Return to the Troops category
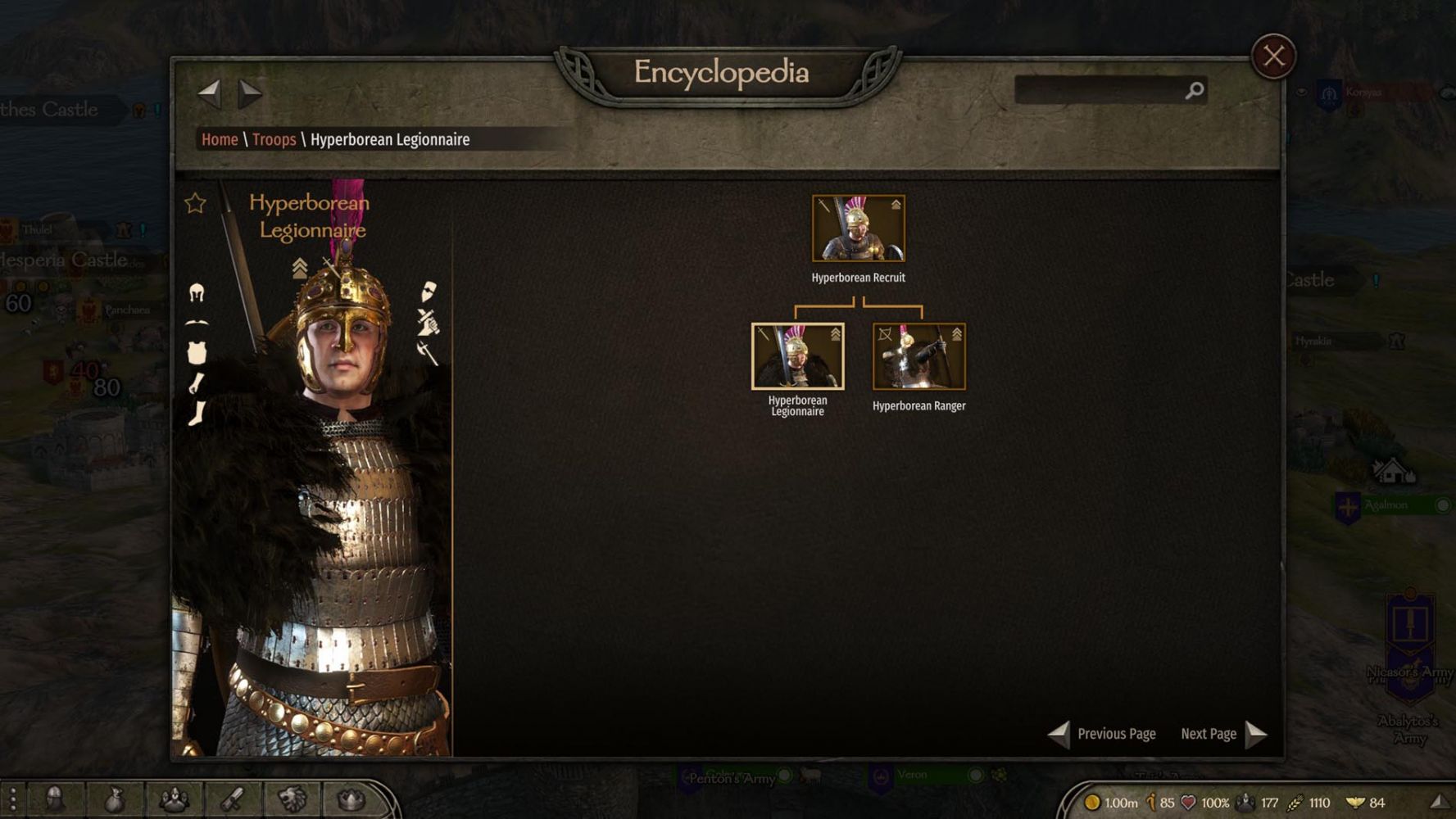 tap(274, 139)
